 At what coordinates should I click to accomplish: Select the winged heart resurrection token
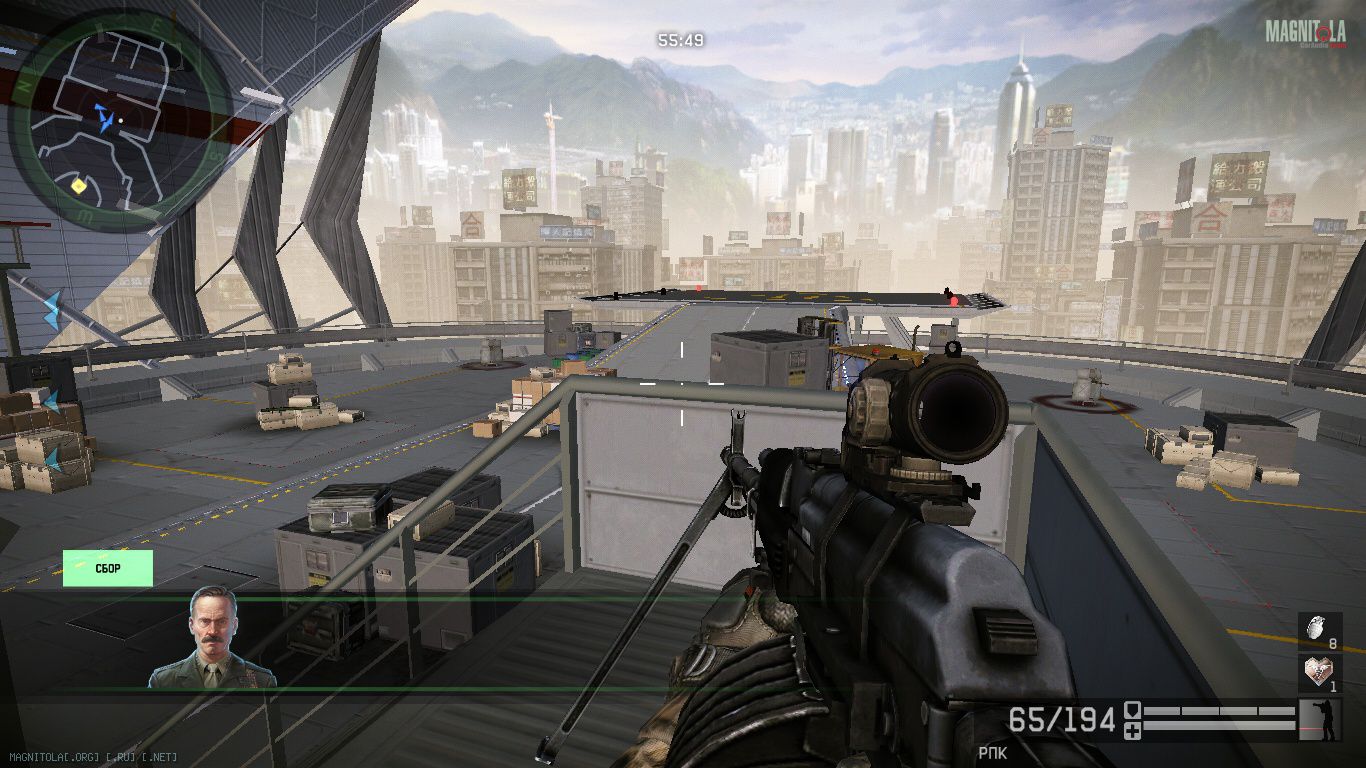pyautogui.click(x=1320, y=673)
